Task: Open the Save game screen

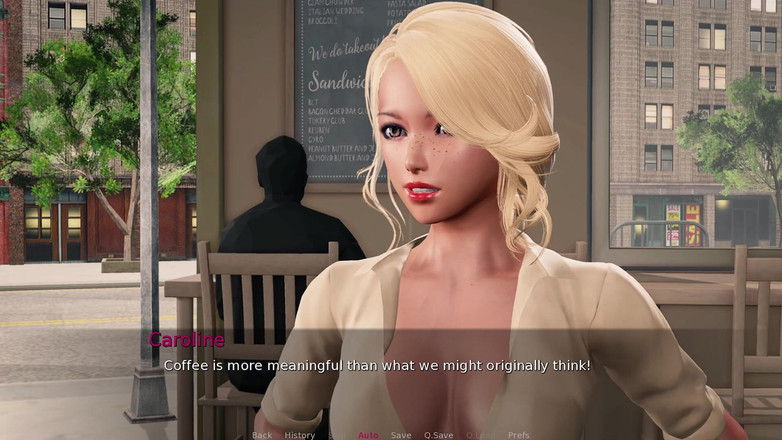Action: (x=401, y=435)
